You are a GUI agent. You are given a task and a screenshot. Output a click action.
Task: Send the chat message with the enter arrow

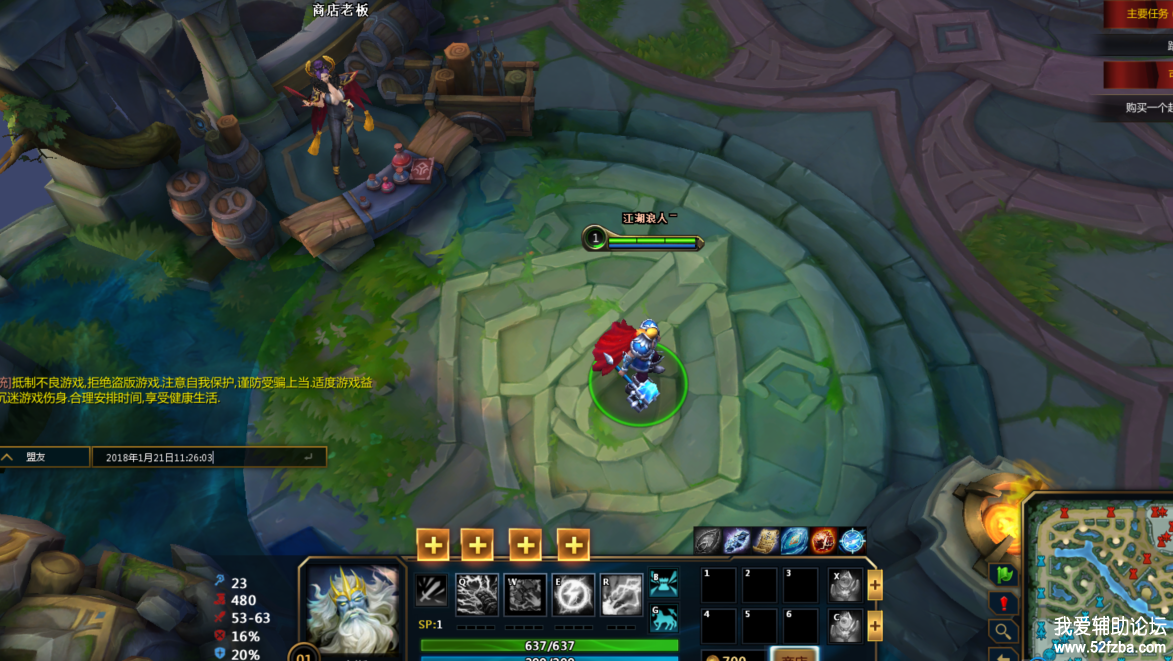pyautogui.click(x=309, y=457)
